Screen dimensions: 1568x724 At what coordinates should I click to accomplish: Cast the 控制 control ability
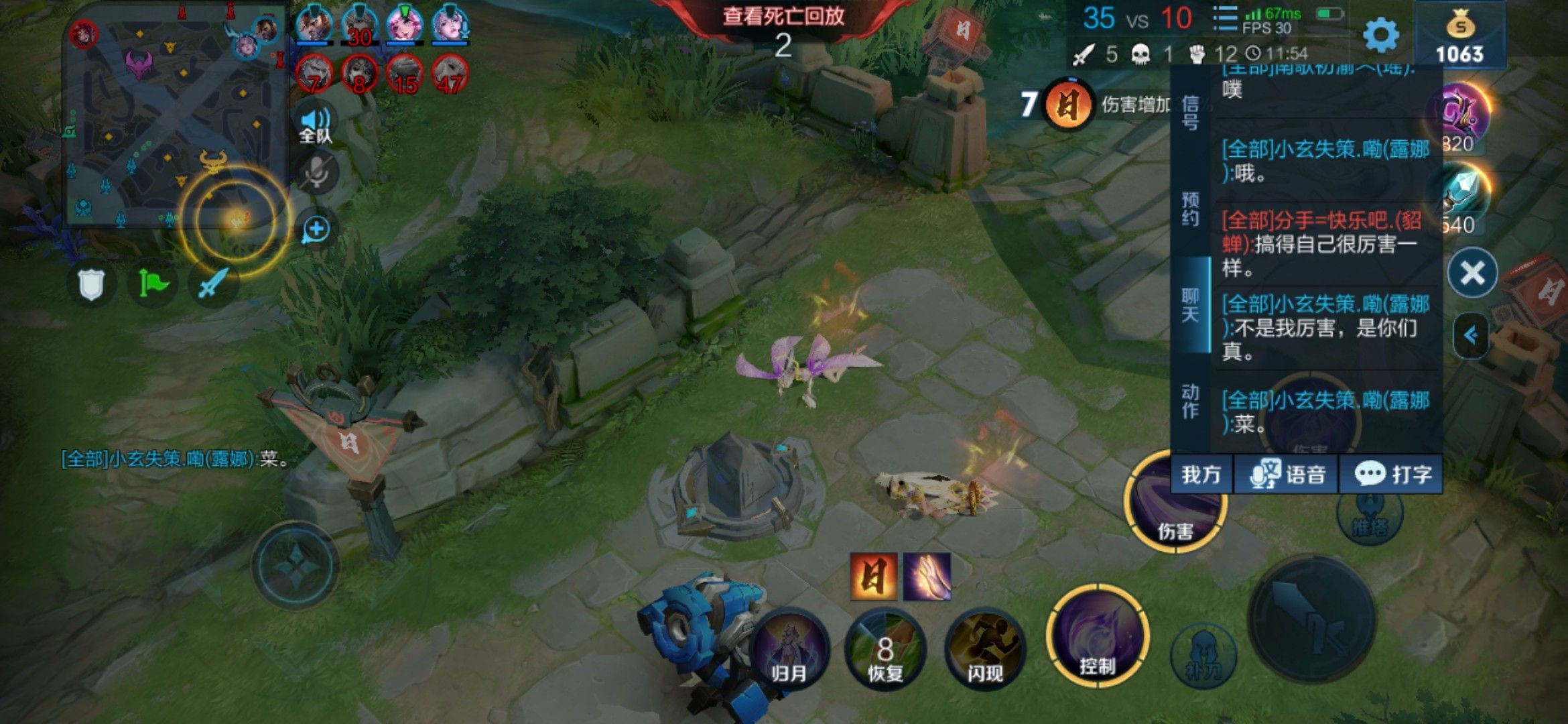[1097, 637]
